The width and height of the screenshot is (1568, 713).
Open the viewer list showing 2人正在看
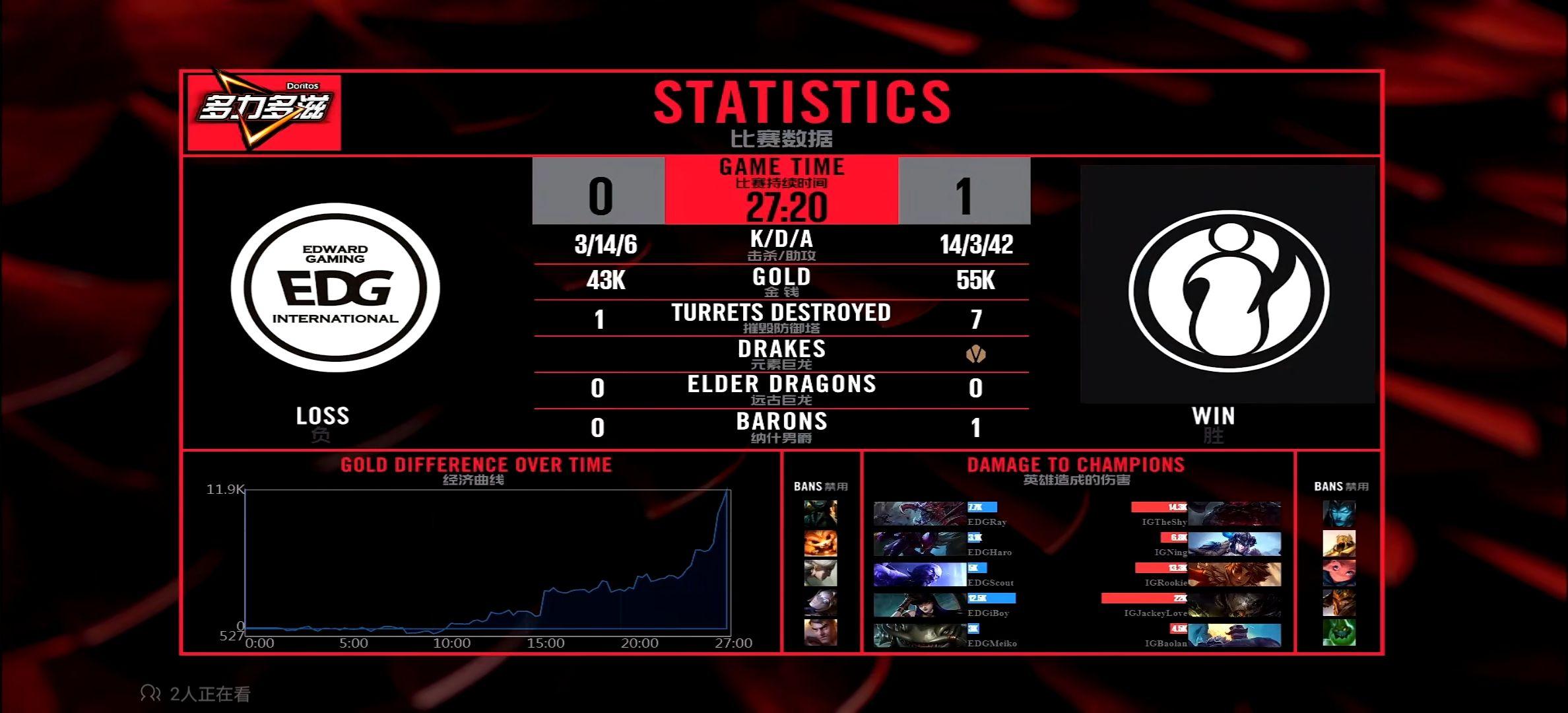click(x=195, y=694)
